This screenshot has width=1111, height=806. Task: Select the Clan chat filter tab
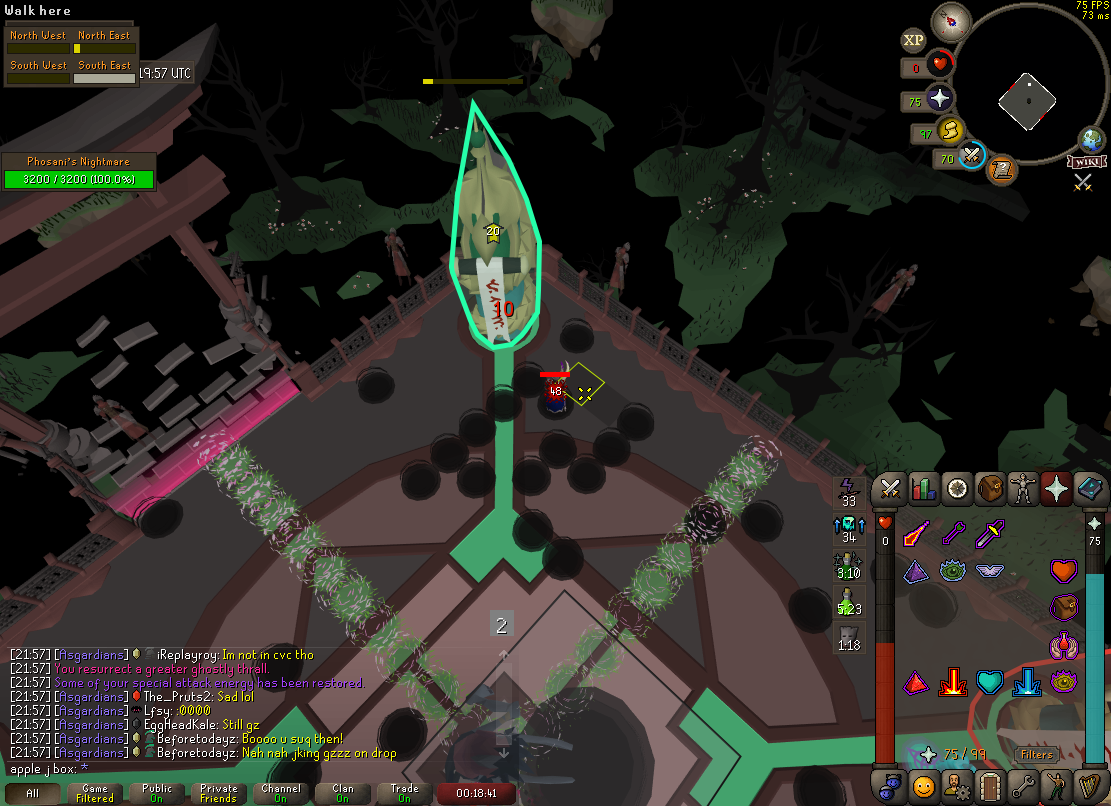tap(342, 794)
